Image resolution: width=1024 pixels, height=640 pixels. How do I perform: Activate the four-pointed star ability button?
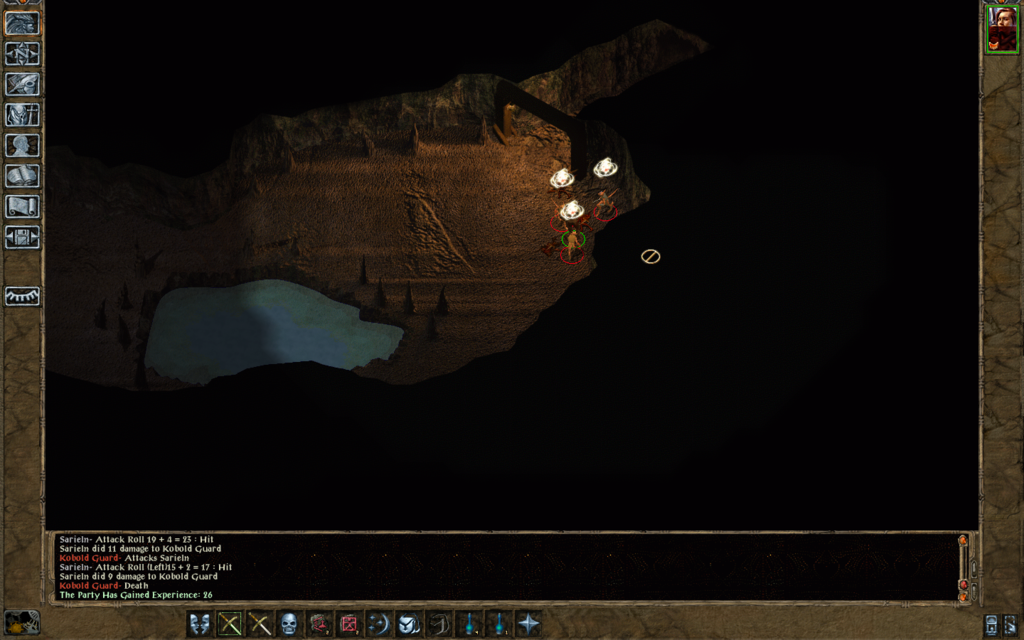[528, 624]
